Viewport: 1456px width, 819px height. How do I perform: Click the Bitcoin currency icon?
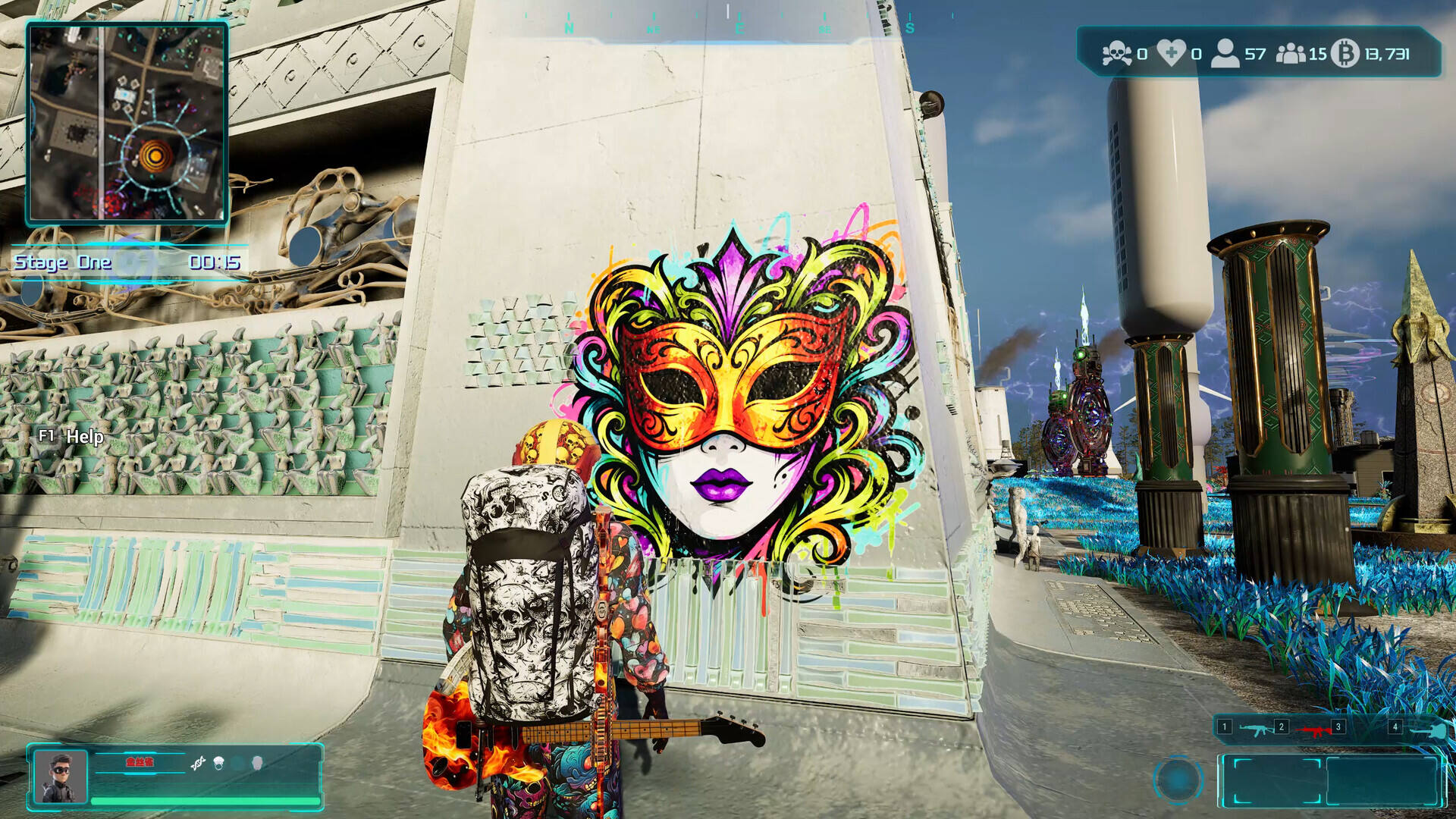[1345, 54]
